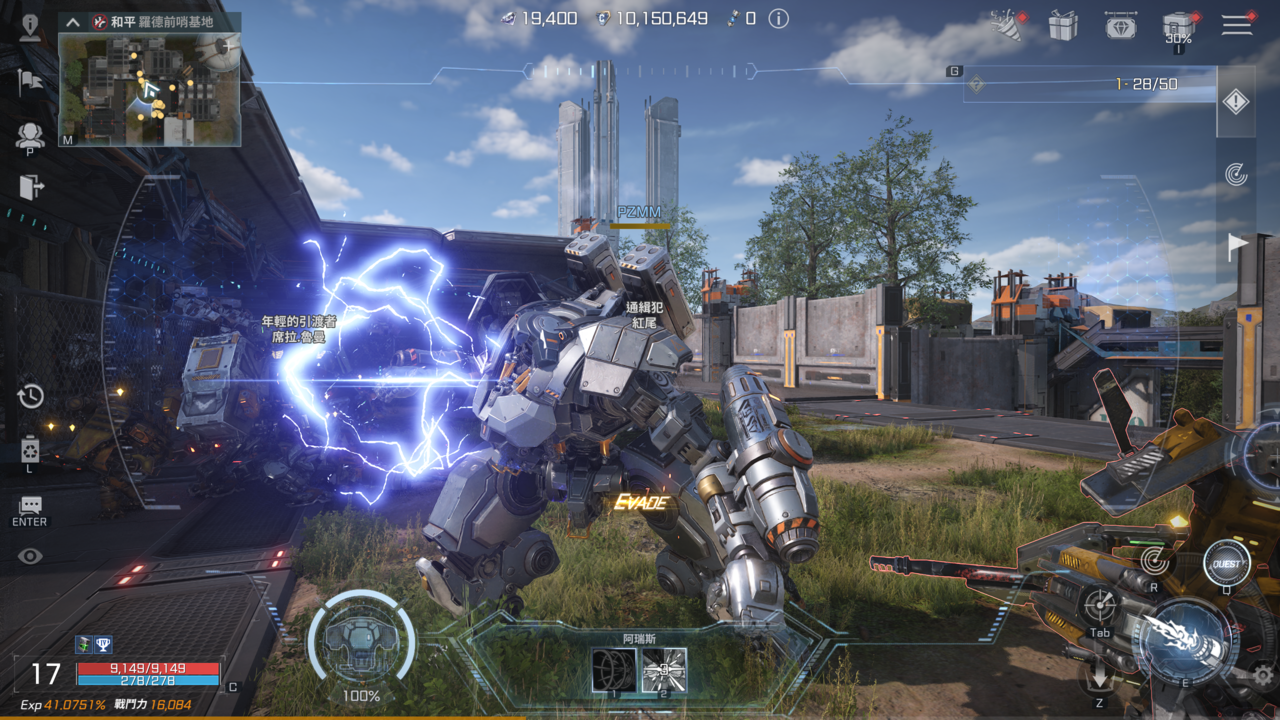This screenshot has height=720, width=1280.
Task: Open the clock history icon
Action: (x=30, y=396)
